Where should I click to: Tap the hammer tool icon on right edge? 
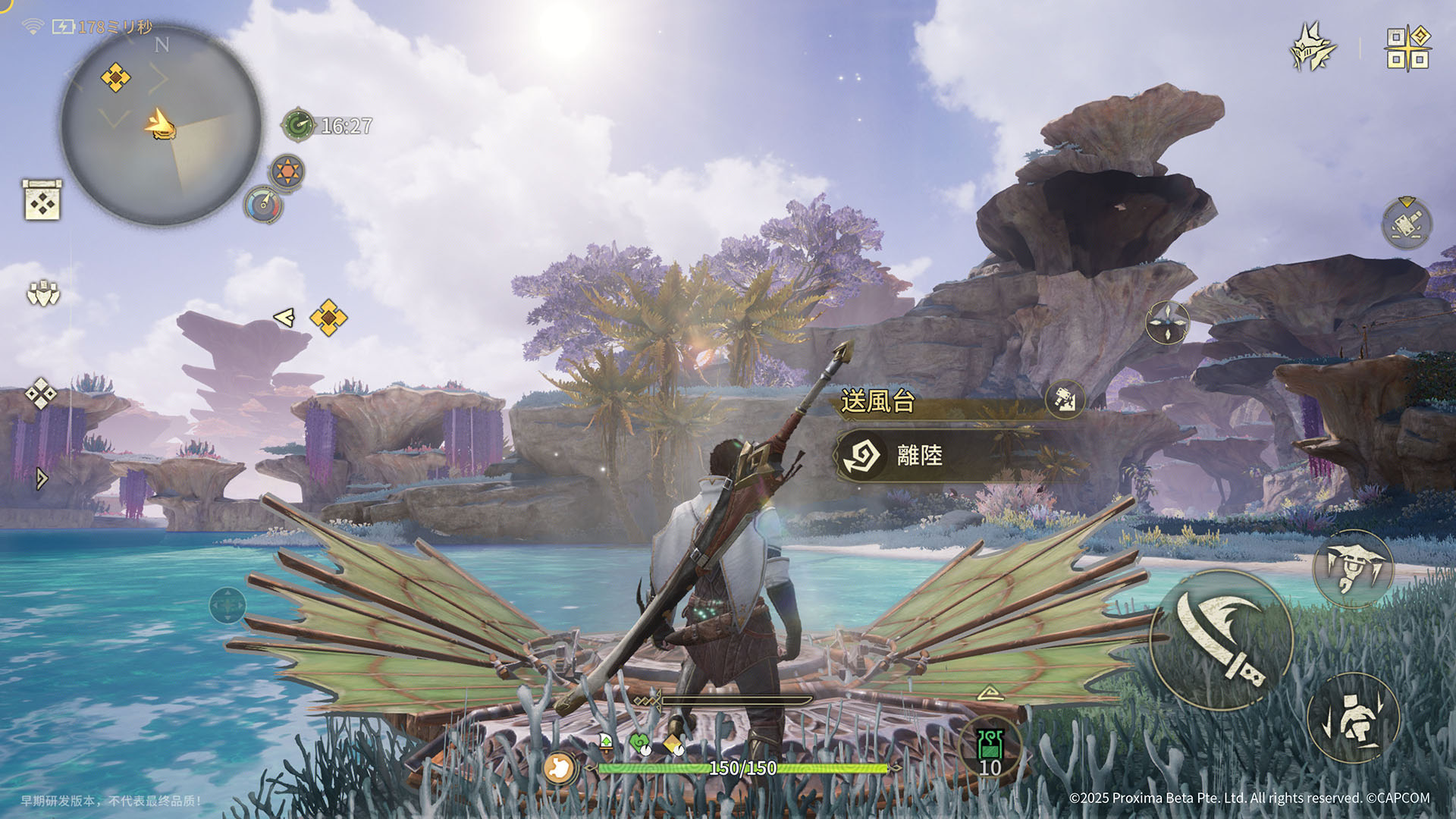pos(1407,223)
